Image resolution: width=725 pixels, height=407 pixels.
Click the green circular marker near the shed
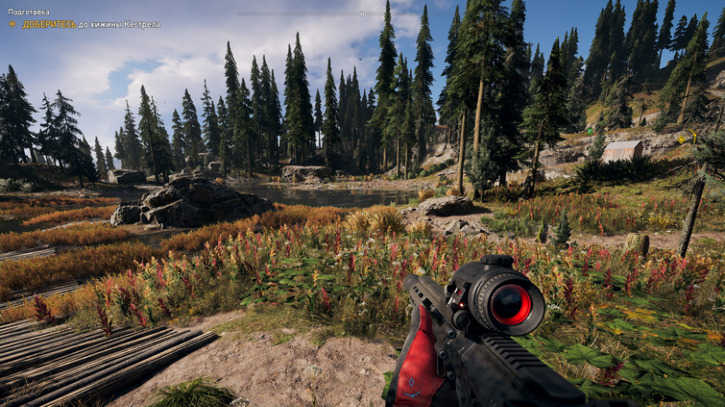[x=590, y=131]
